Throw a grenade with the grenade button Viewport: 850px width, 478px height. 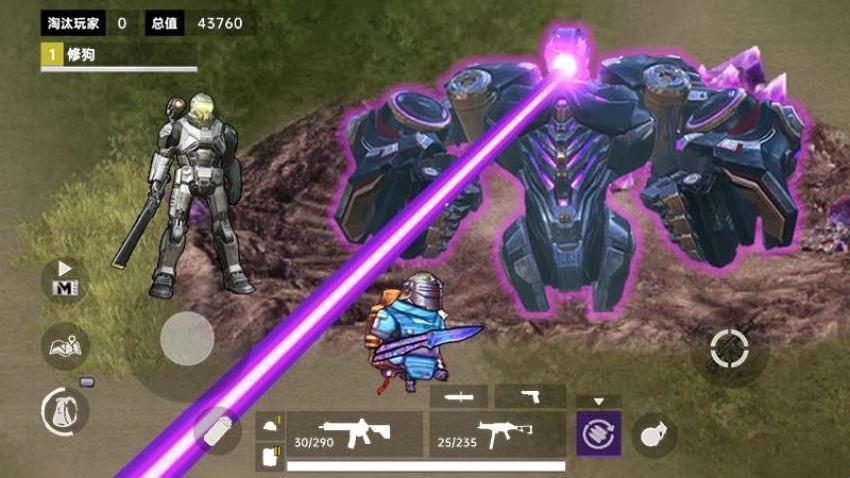pos(655,435)
